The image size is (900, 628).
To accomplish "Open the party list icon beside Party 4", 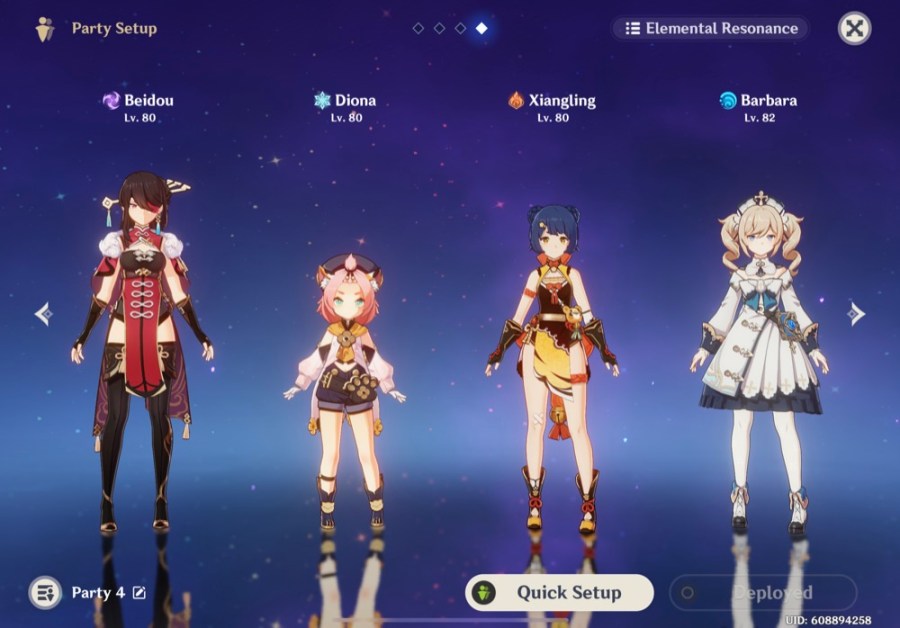I will point(45,592).
